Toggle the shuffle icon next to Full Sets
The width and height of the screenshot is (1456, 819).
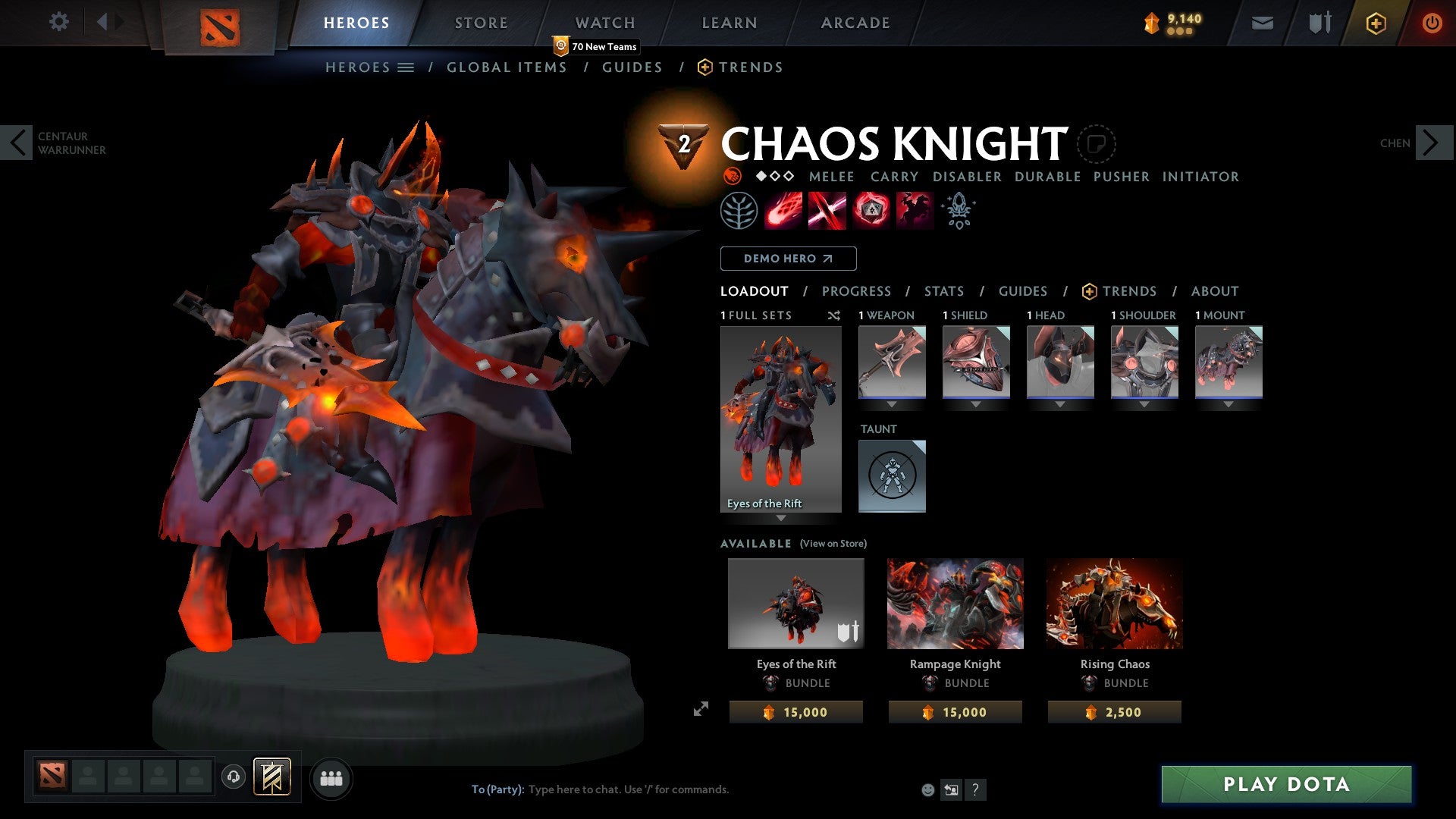834,315
